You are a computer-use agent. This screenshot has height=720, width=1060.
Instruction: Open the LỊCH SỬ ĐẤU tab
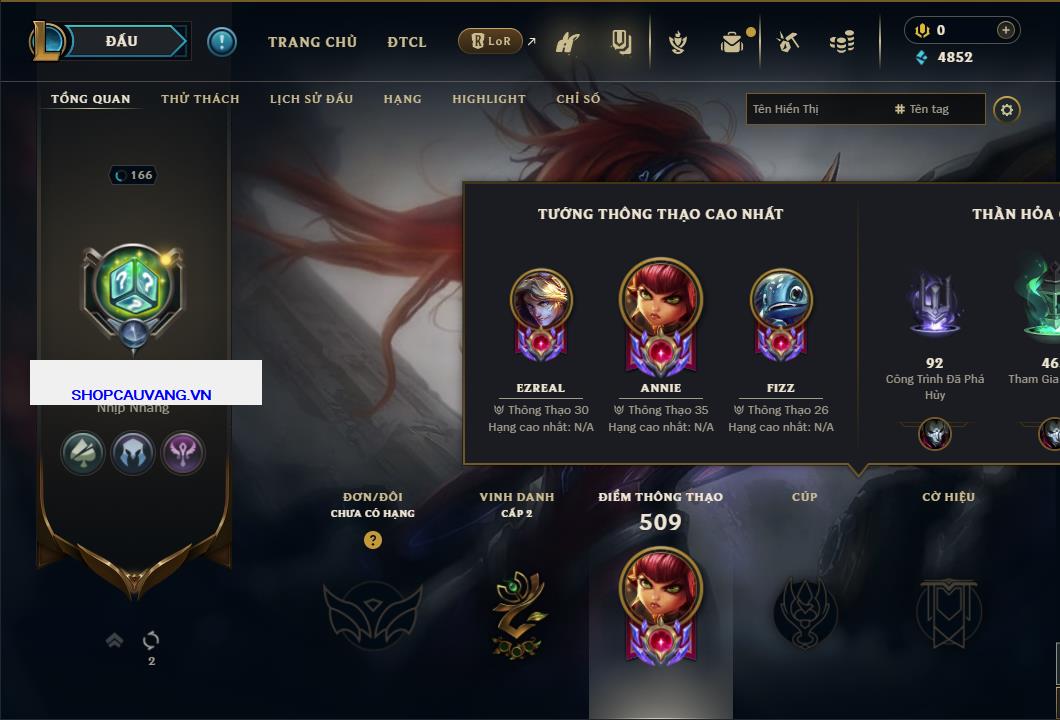pyautogui.click(x=311, y=99)
